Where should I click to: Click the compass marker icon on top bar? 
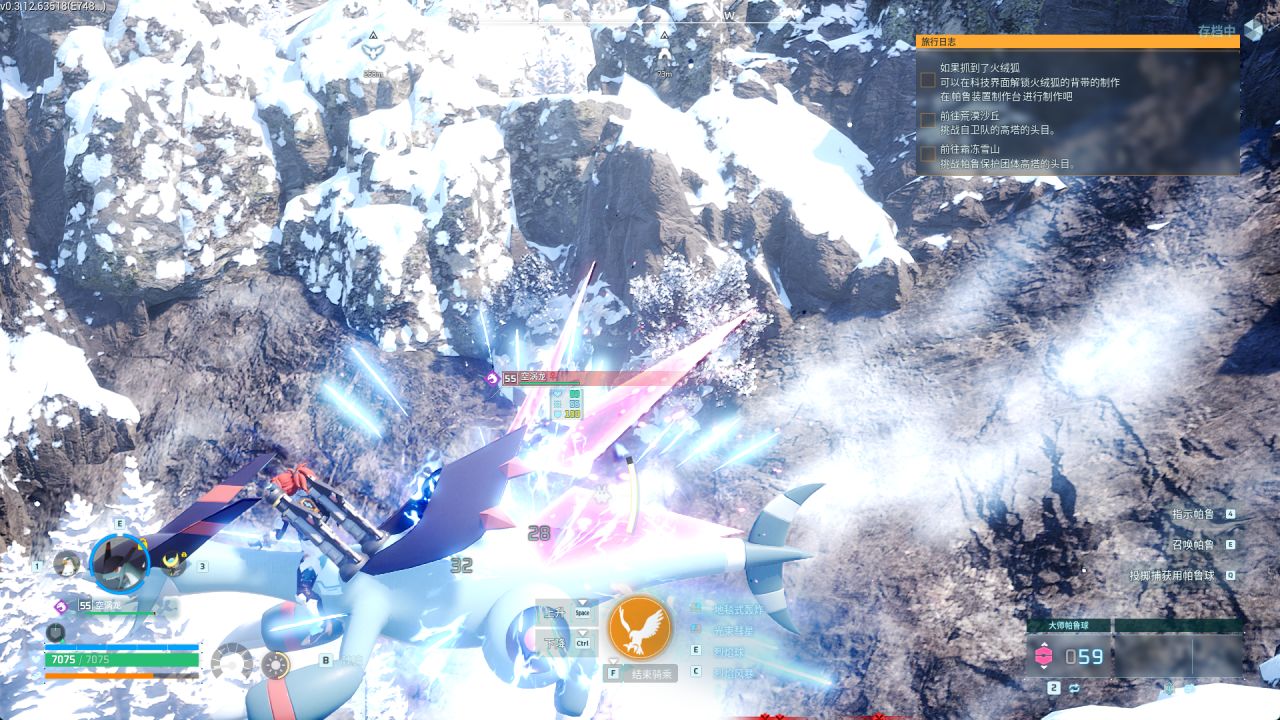pos(373,49)
